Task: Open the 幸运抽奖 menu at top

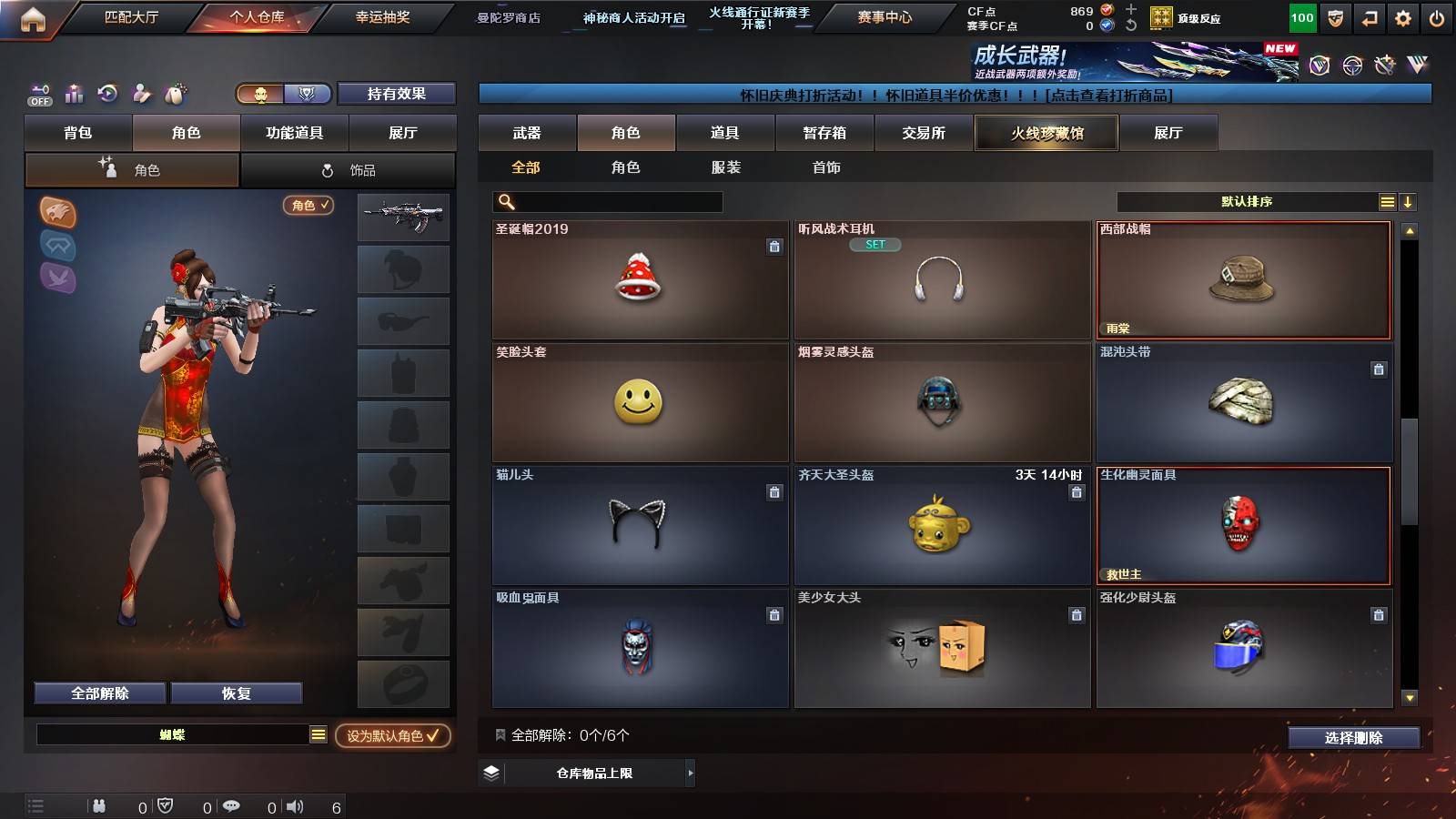Action: [x=381, y=15]
